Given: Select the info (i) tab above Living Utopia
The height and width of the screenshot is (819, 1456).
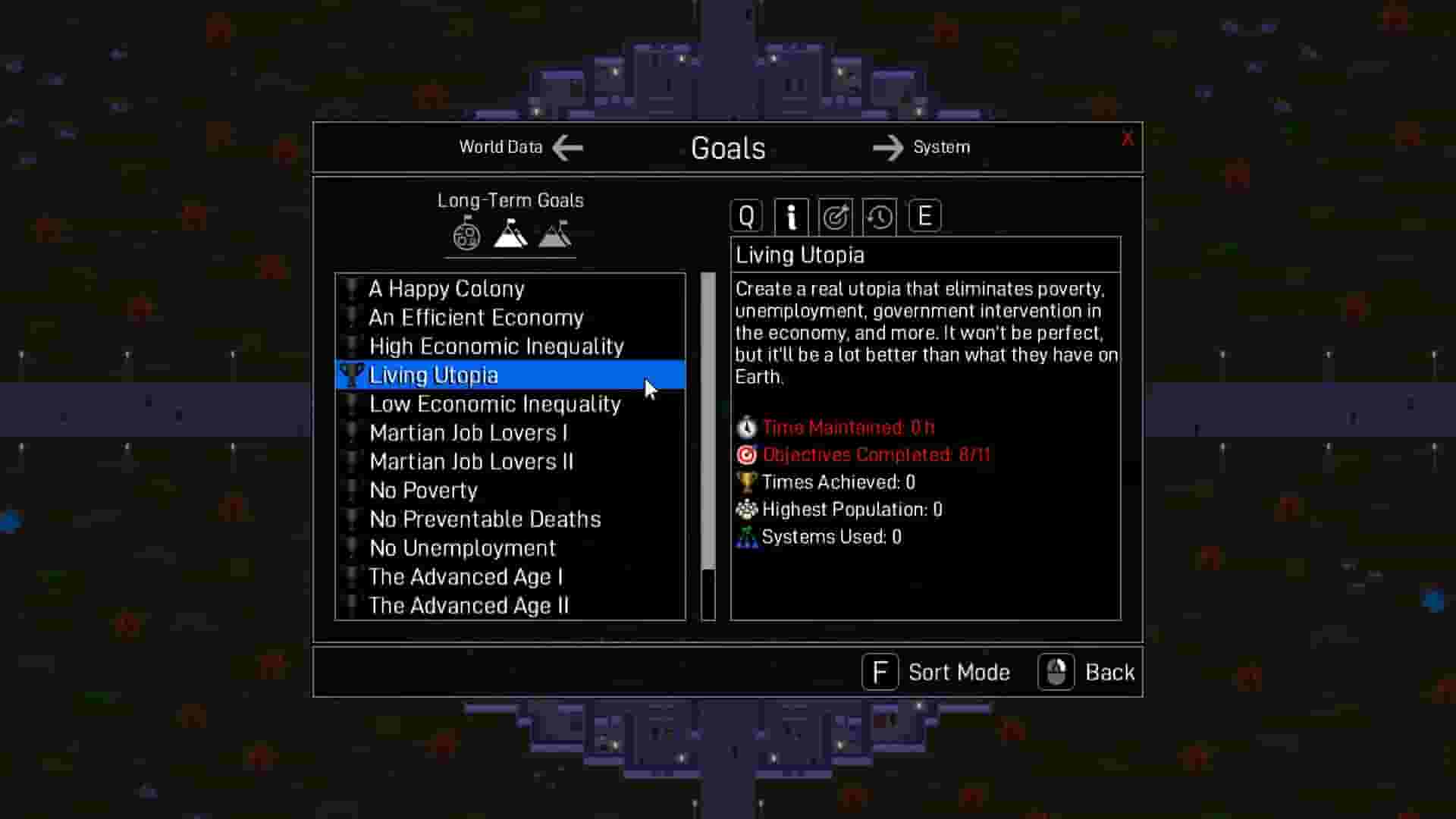Looking at the screenshot, I should click(x=791, y=215).
